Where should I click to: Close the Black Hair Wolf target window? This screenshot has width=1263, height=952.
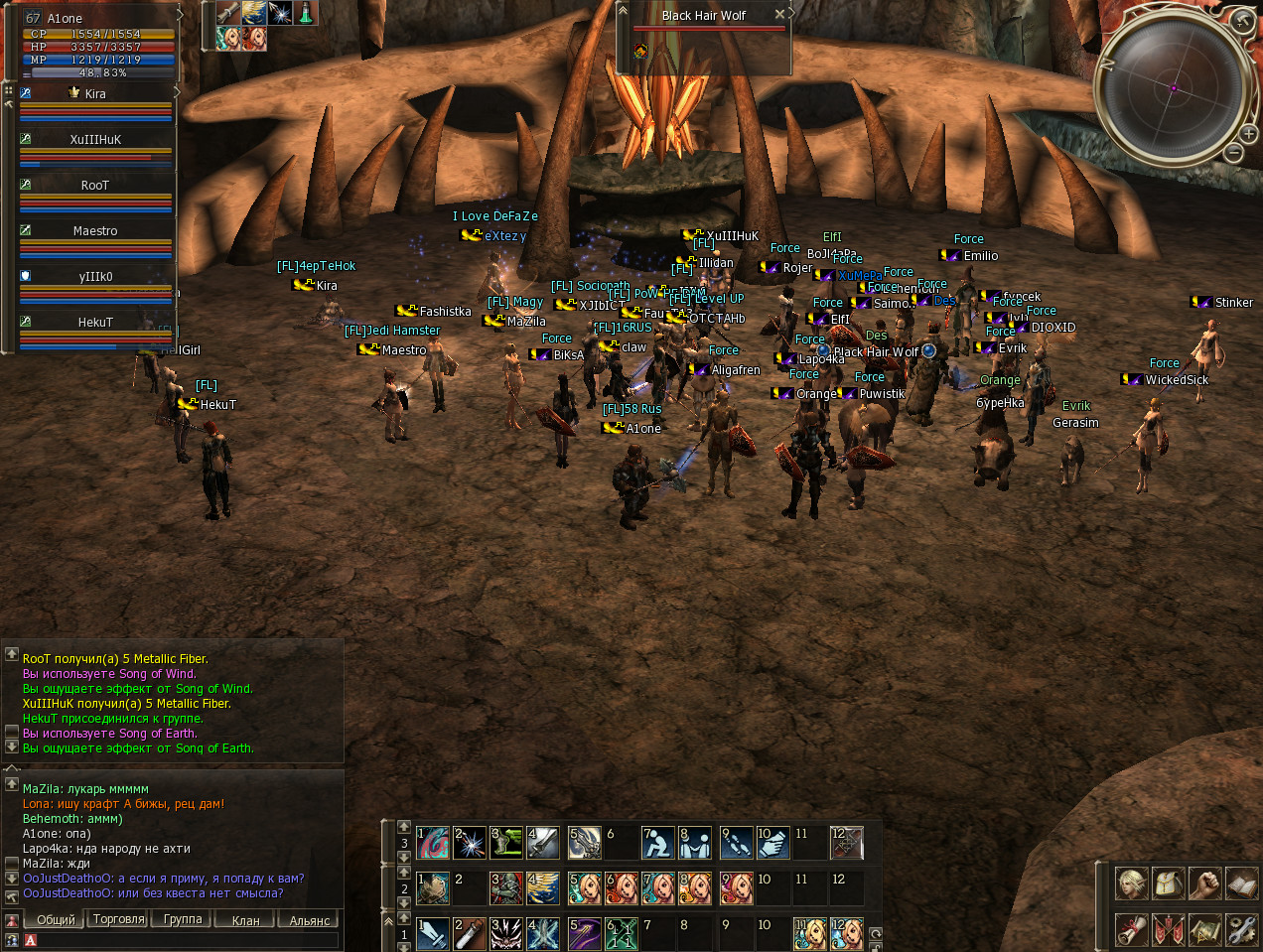click(x=779, y=14)
